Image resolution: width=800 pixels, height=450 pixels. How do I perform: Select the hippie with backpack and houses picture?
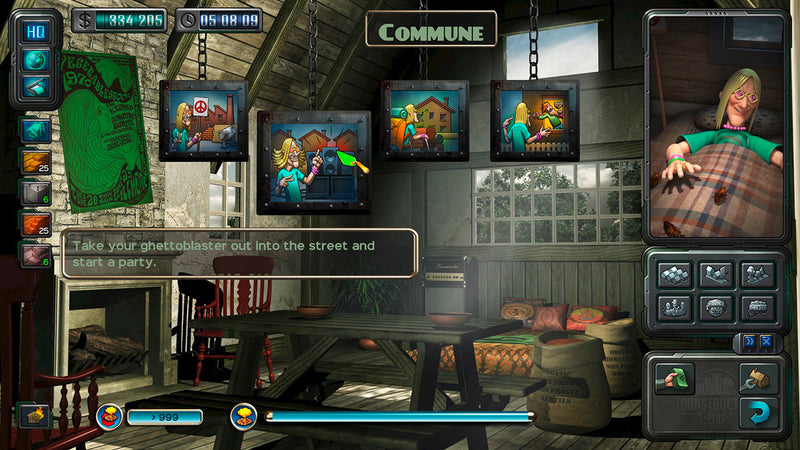[424, 120]
